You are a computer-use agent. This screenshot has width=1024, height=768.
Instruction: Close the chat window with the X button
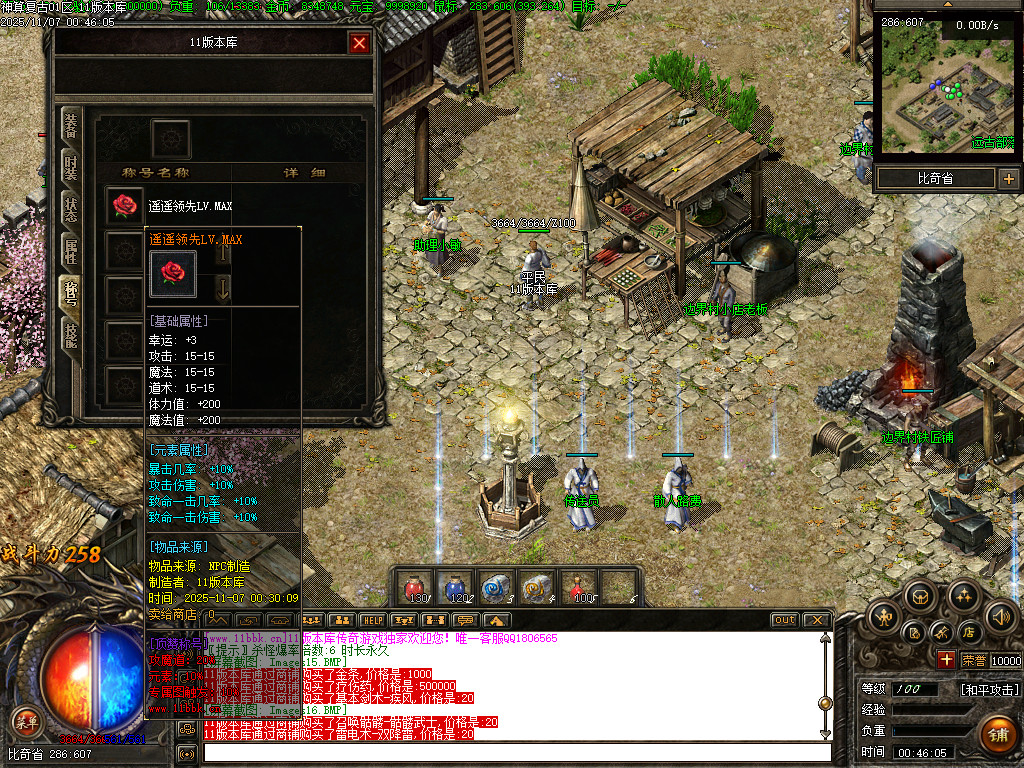tap(816, 620)
